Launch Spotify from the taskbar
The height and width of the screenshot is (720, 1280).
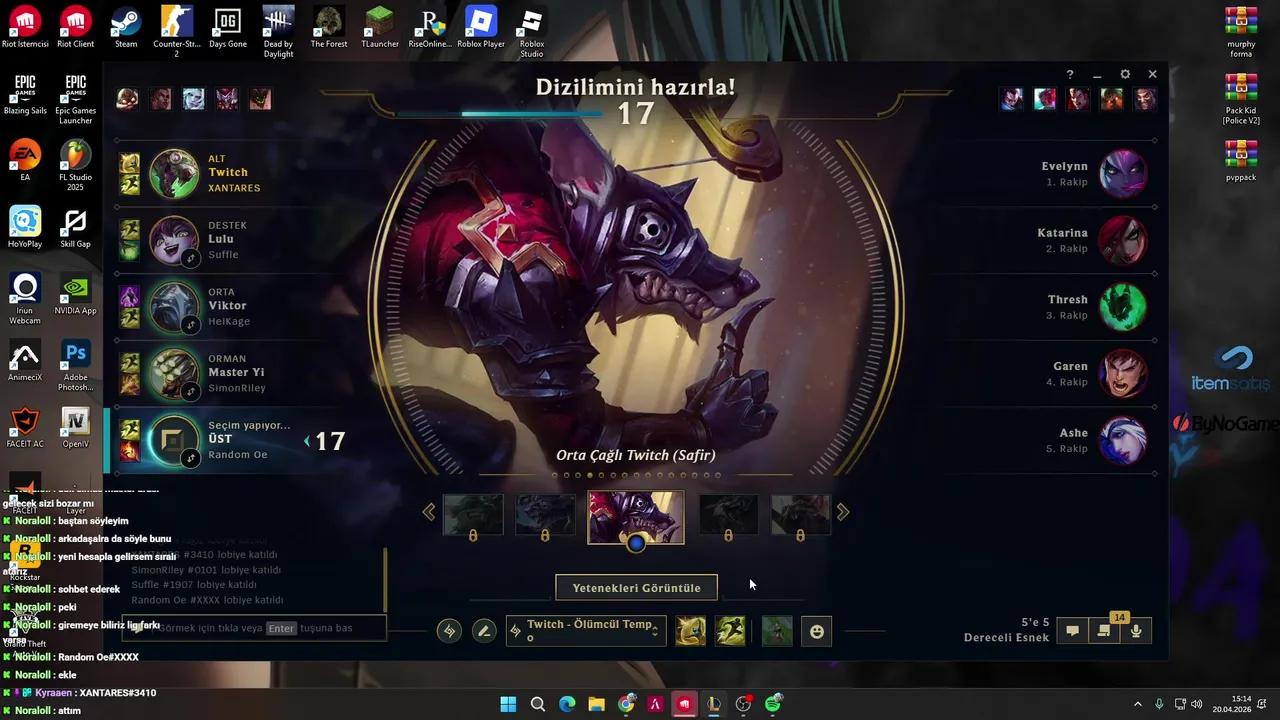(772, 704)
